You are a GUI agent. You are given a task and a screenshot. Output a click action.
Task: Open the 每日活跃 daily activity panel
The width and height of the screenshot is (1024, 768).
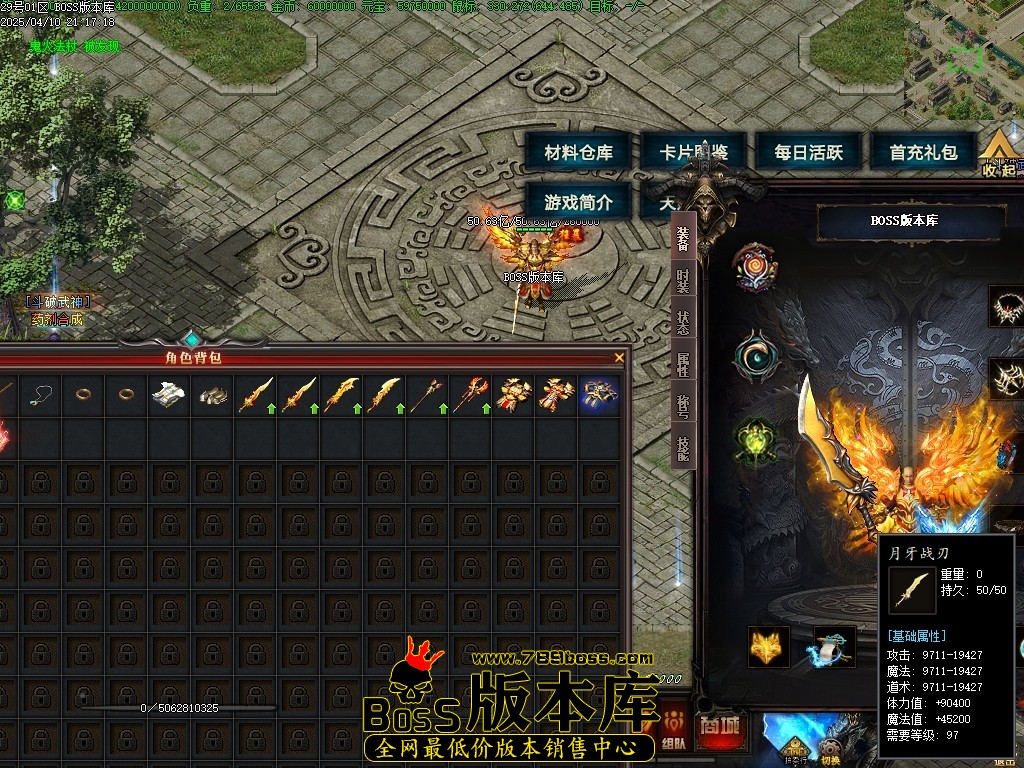[808, 153]
